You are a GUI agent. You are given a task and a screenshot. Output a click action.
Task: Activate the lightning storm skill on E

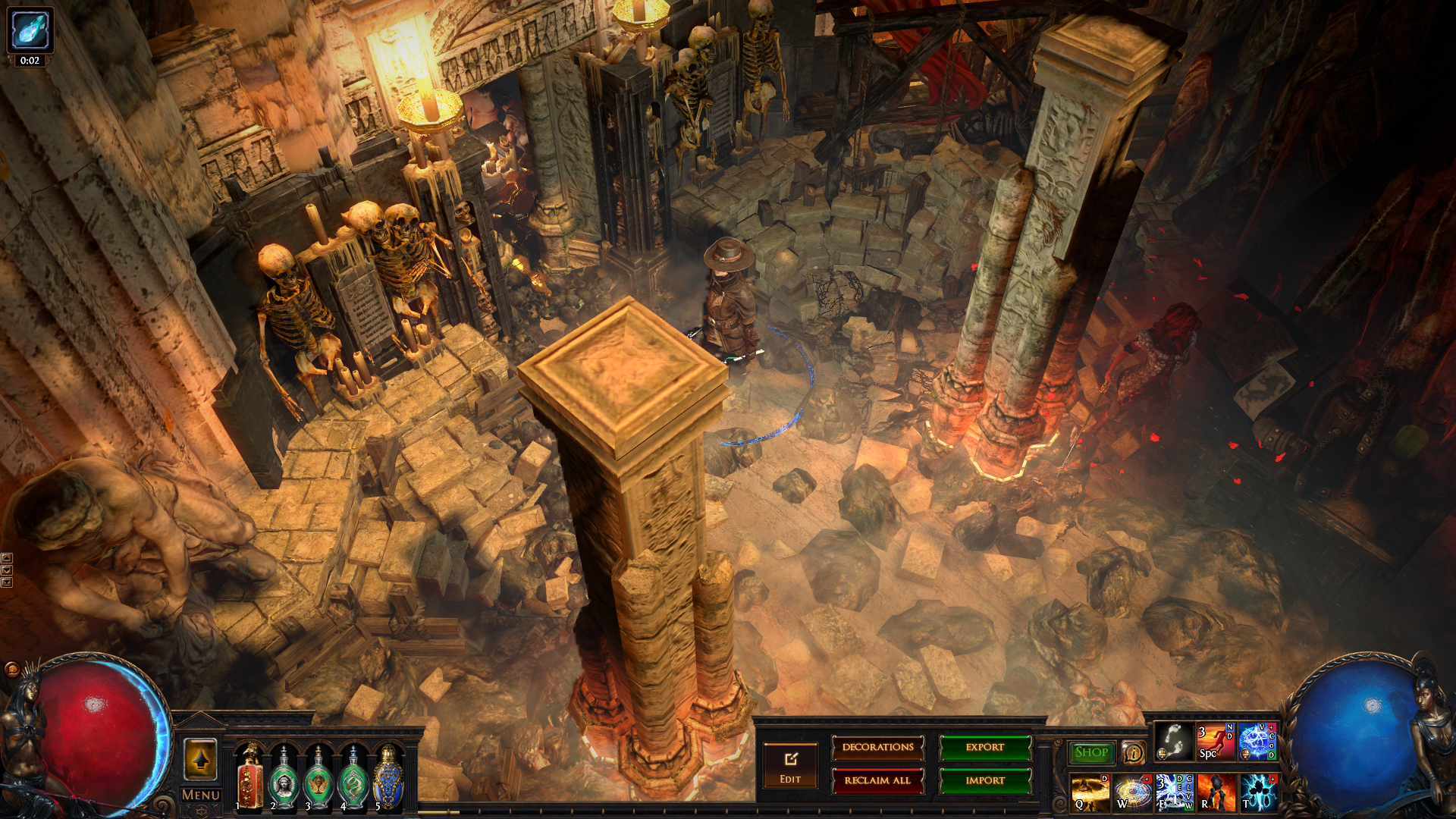pos(1174,792)
